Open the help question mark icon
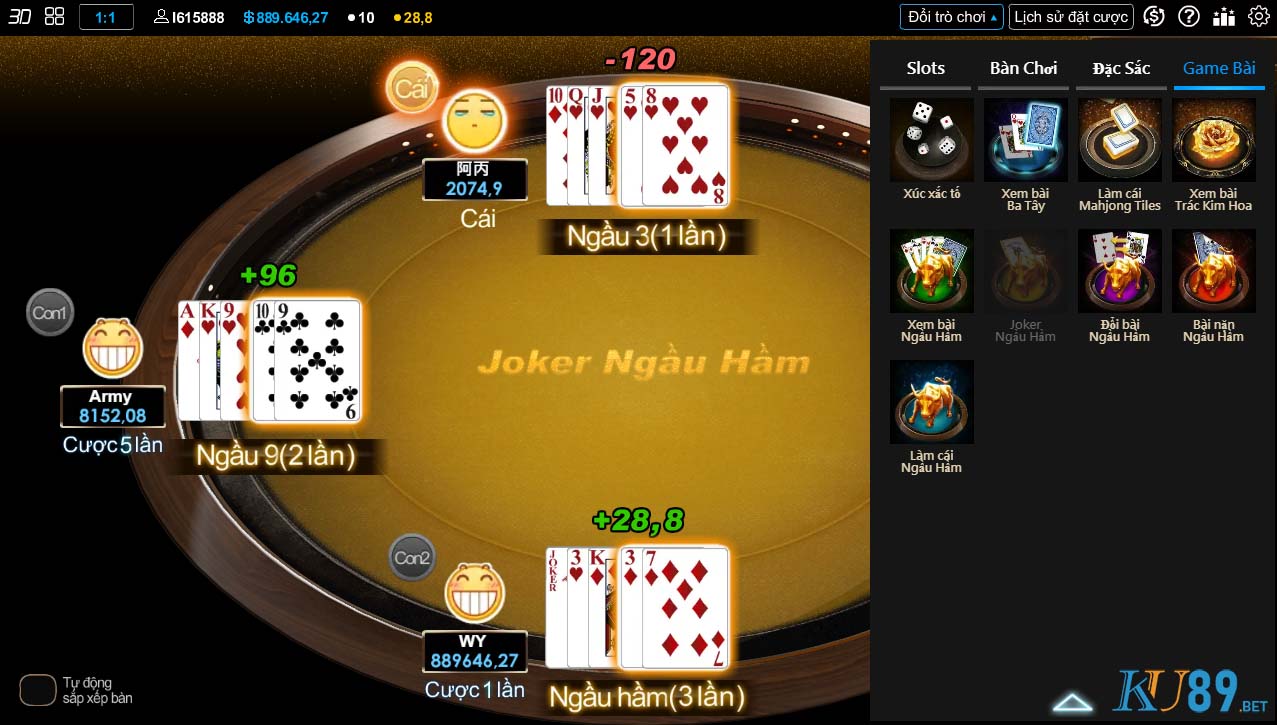The width and height of the screenshot is (1277, 725). 1189,16
